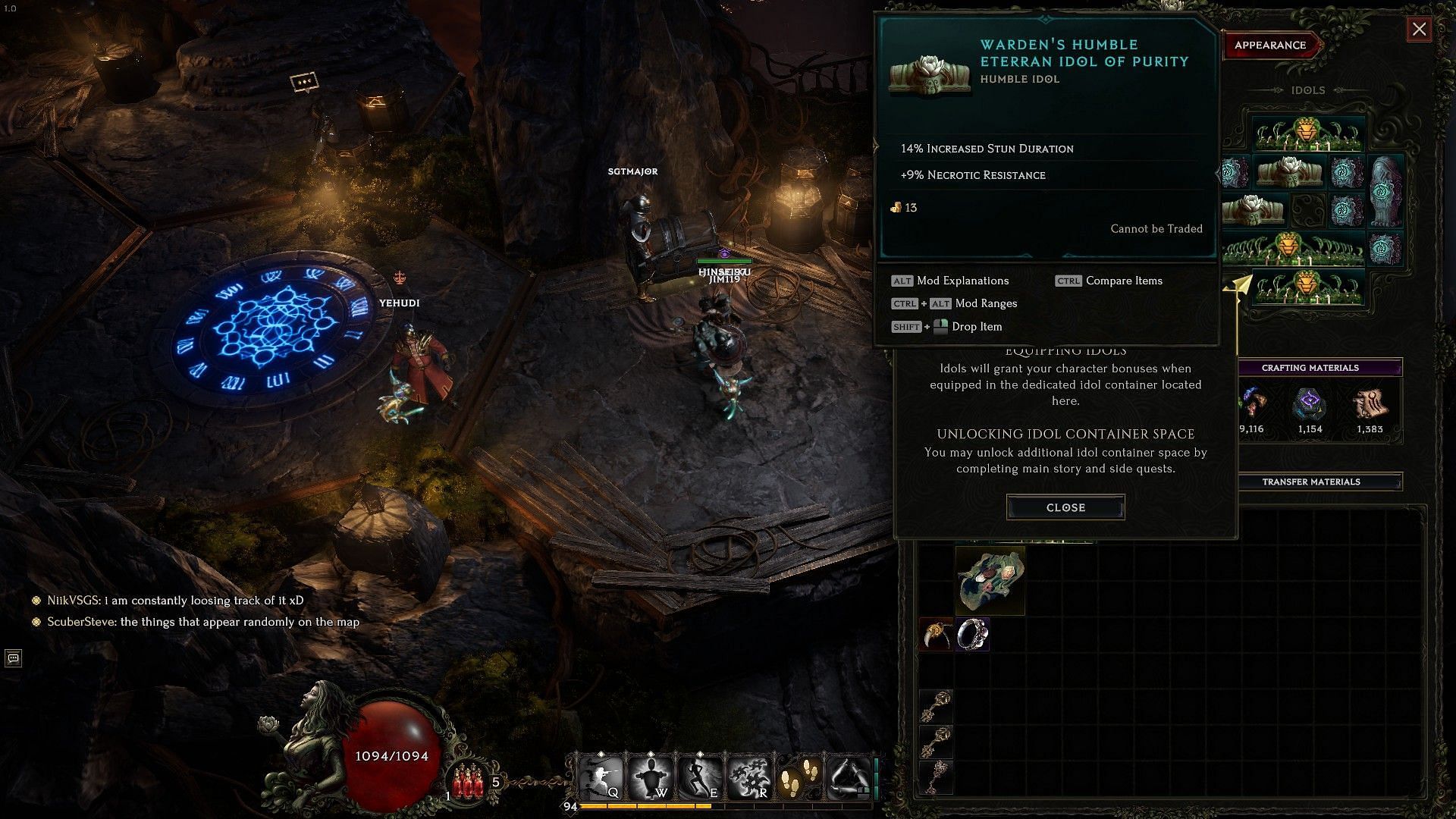This screenshot has height=819, width=1456.
Task: Click the Transfer Materials button
Action: (1310, 482)
